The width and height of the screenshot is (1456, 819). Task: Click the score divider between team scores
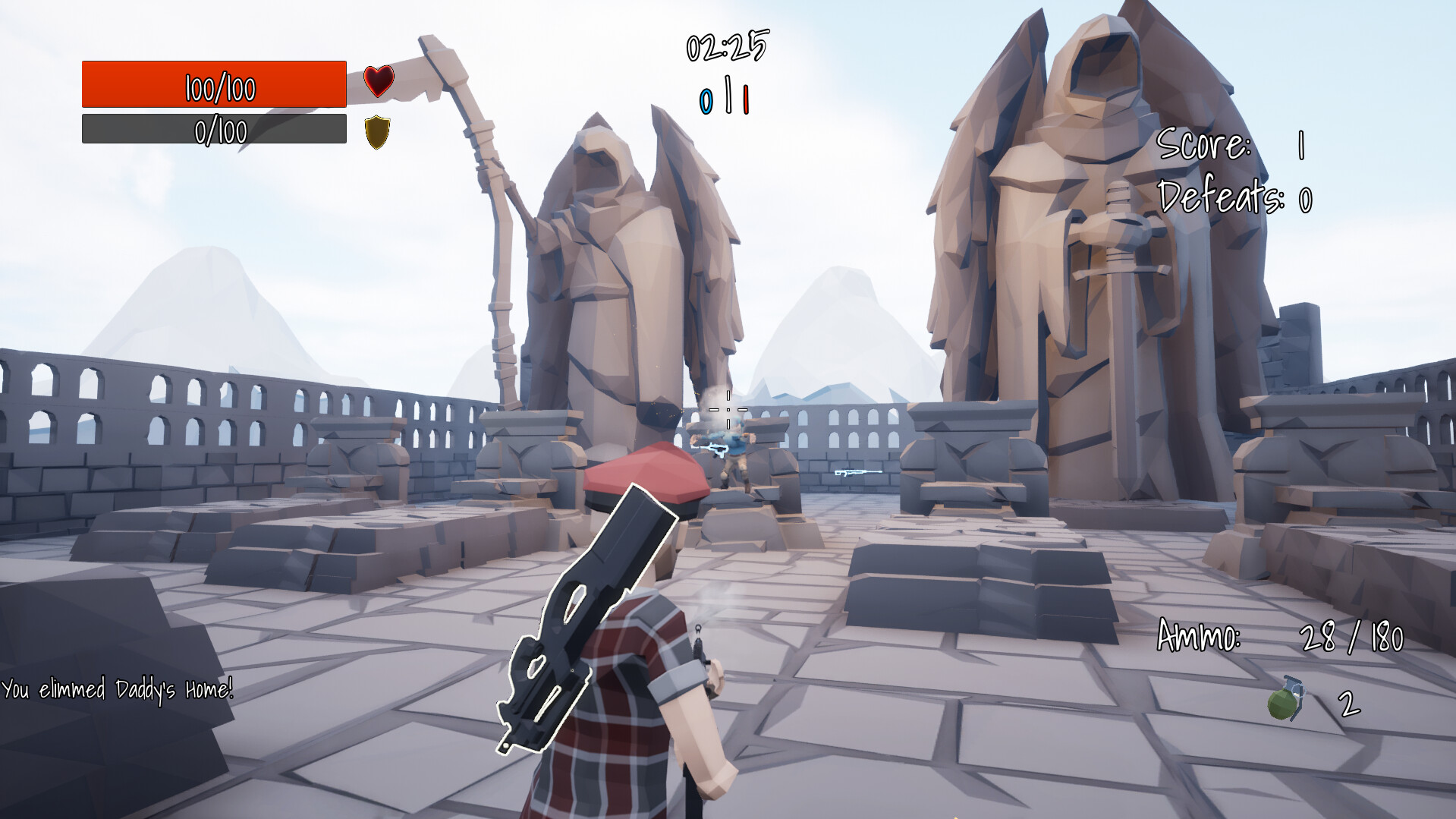click(x=729, y=96)
